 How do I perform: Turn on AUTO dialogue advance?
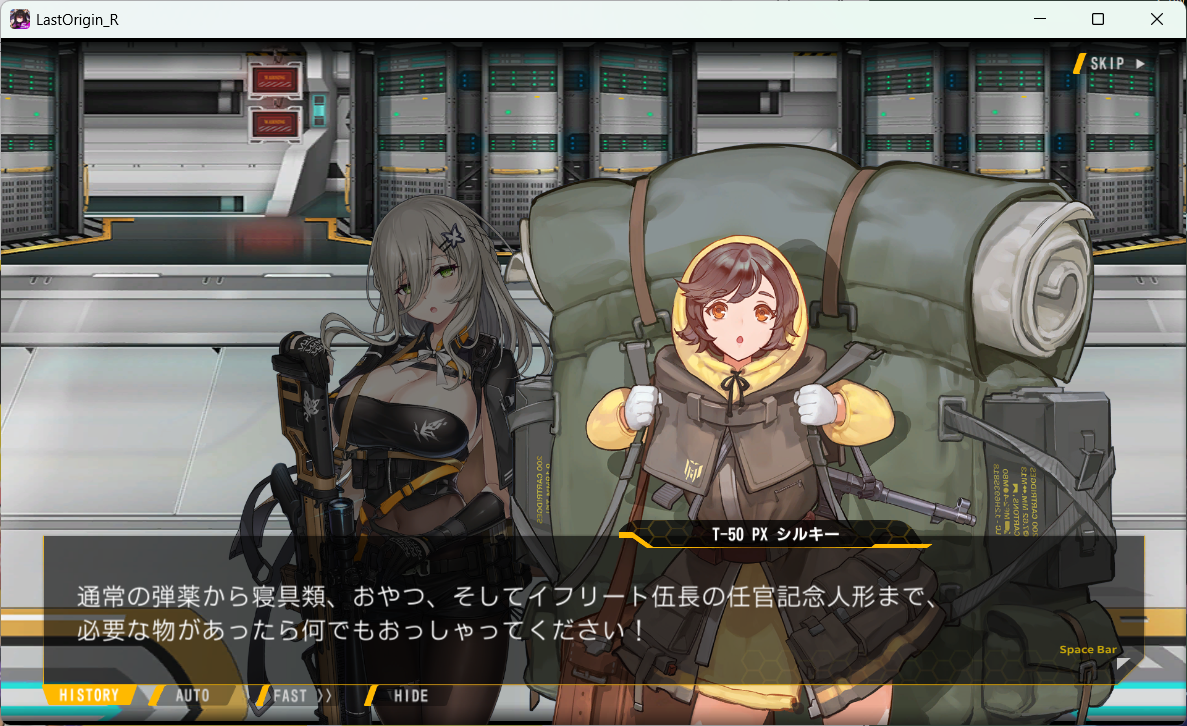pyautogui.click(x=192, y=695)
